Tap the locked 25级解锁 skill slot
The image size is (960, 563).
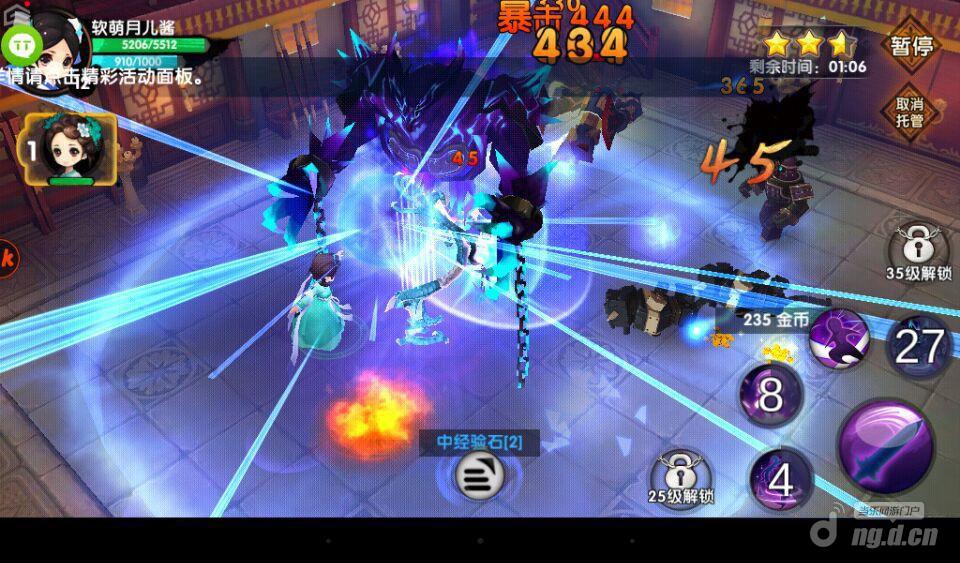click(x=680, y=471)
